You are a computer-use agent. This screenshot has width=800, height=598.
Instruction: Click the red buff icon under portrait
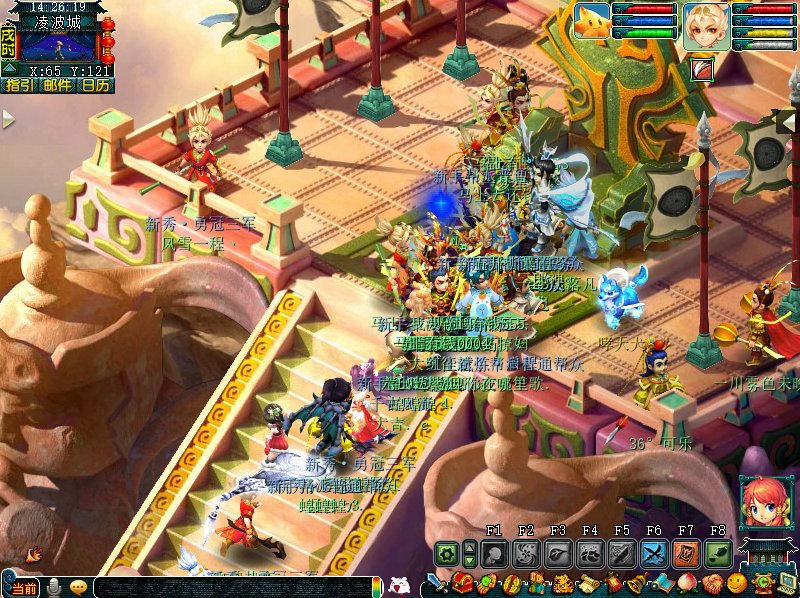point(702,69)
